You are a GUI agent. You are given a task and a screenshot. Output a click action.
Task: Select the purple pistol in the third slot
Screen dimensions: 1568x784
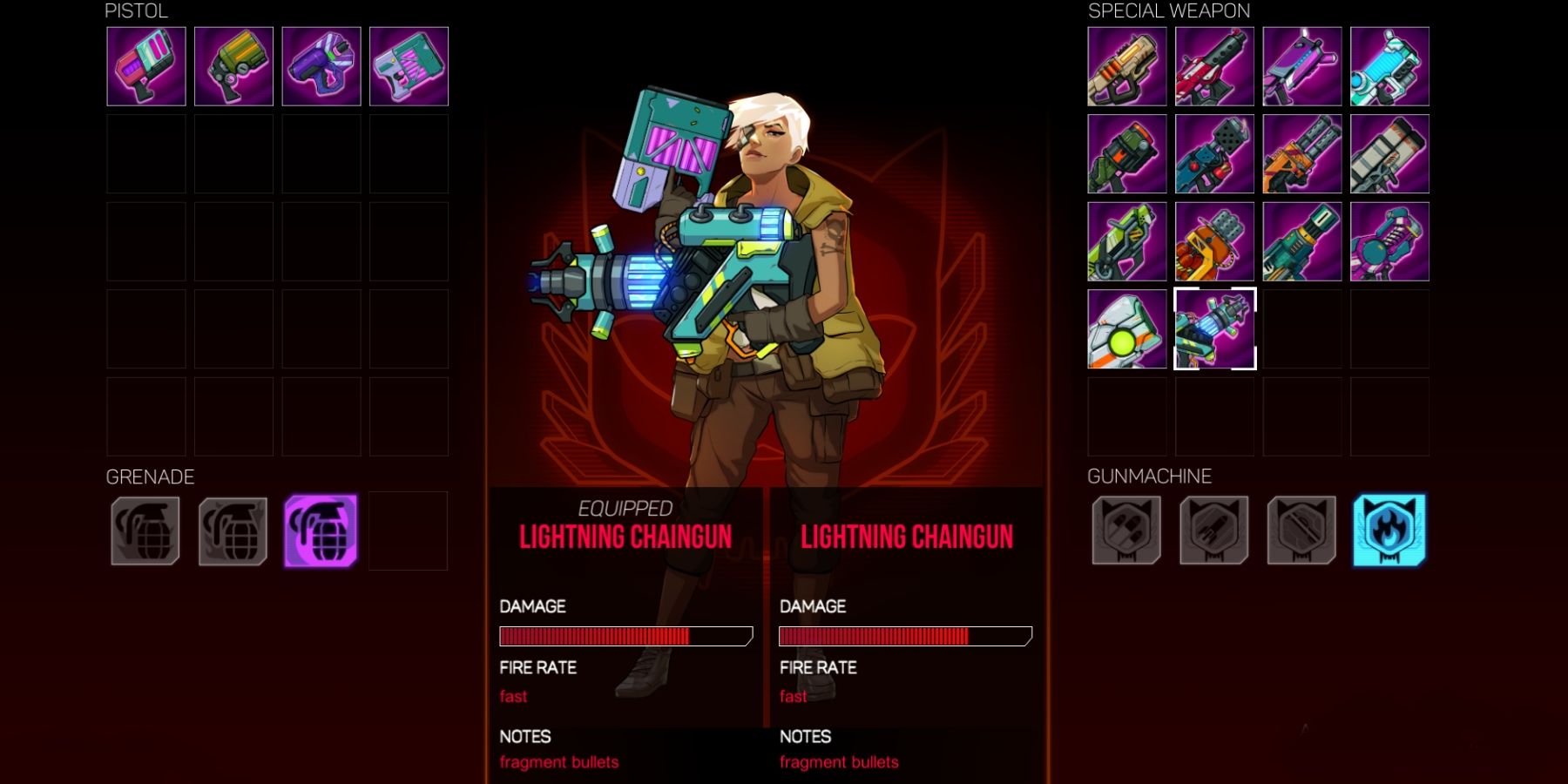(x=320, y=65)
